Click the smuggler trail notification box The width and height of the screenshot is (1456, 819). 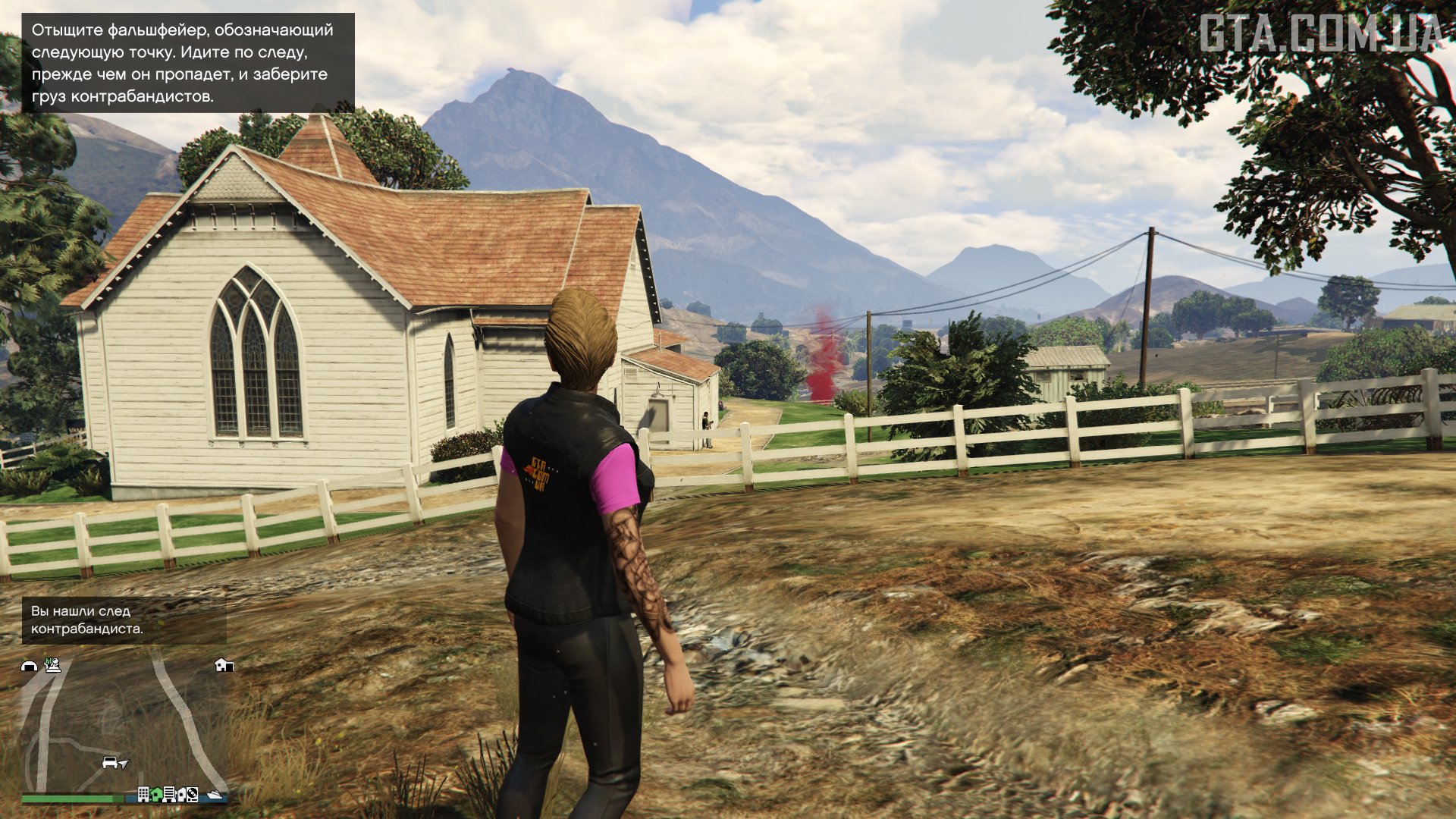click(x=124, y=620)
